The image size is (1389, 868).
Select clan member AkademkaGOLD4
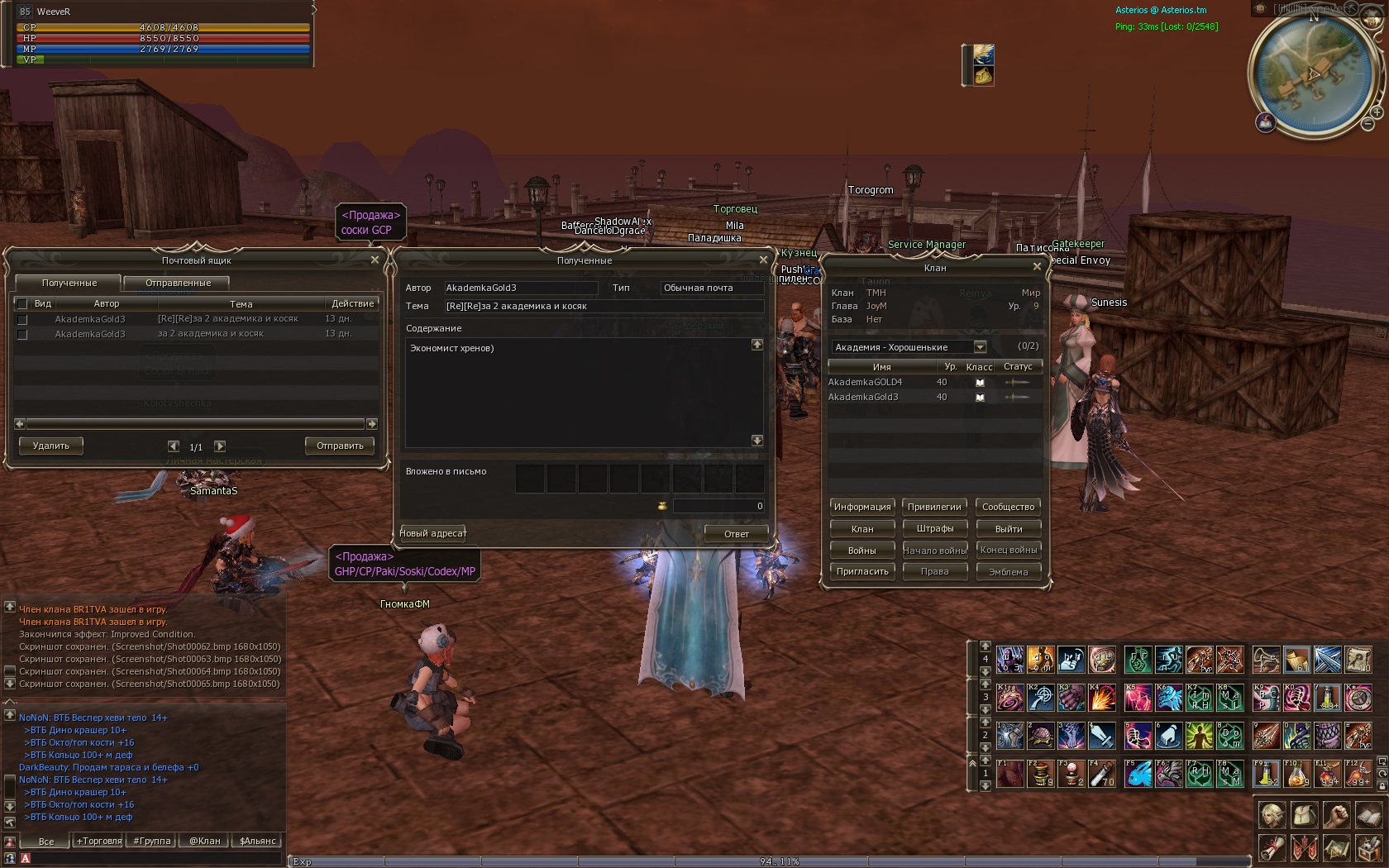coord(865,382)
